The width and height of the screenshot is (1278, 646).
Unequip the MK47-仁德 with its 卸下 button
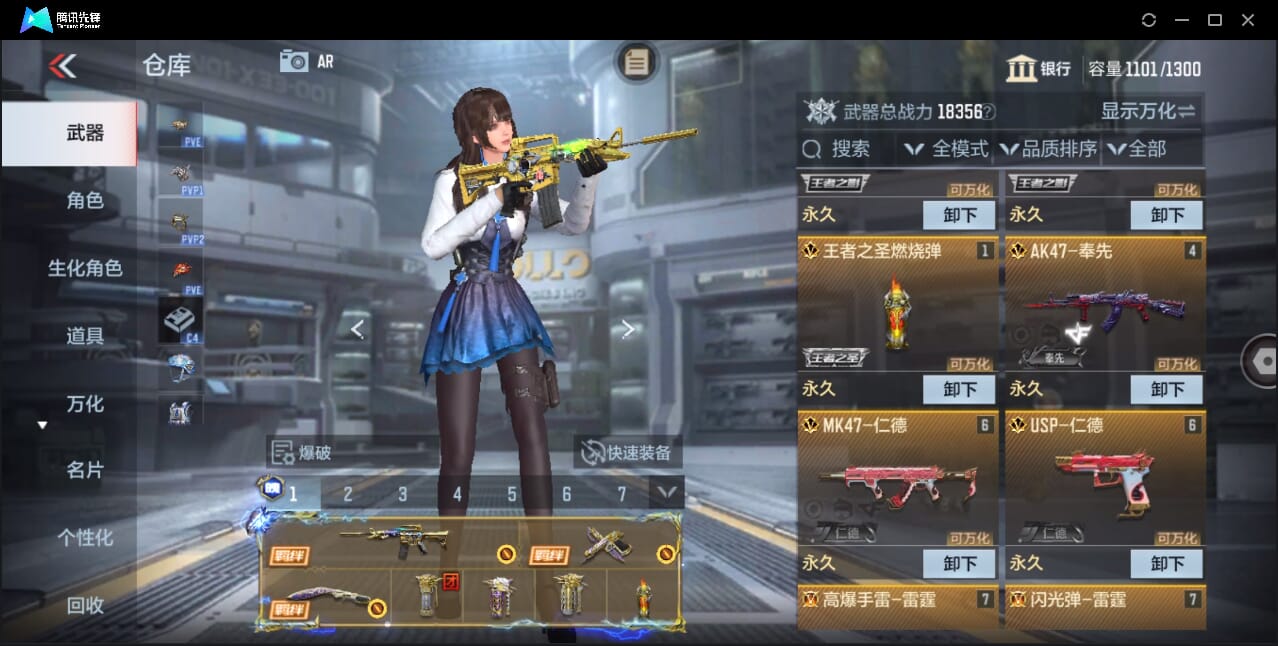click(x=958, y=563)
